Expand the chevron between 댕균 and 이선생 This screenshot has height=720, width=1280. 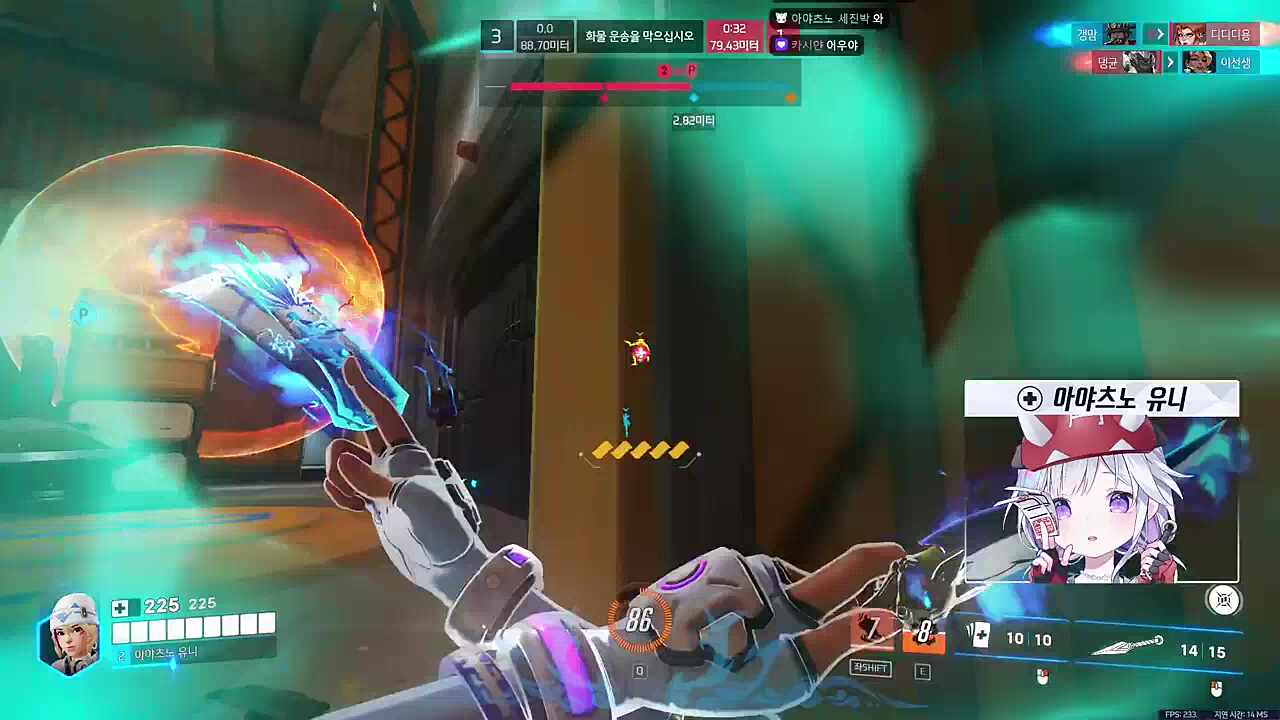pyautogui.click(x=1169, y=61)
